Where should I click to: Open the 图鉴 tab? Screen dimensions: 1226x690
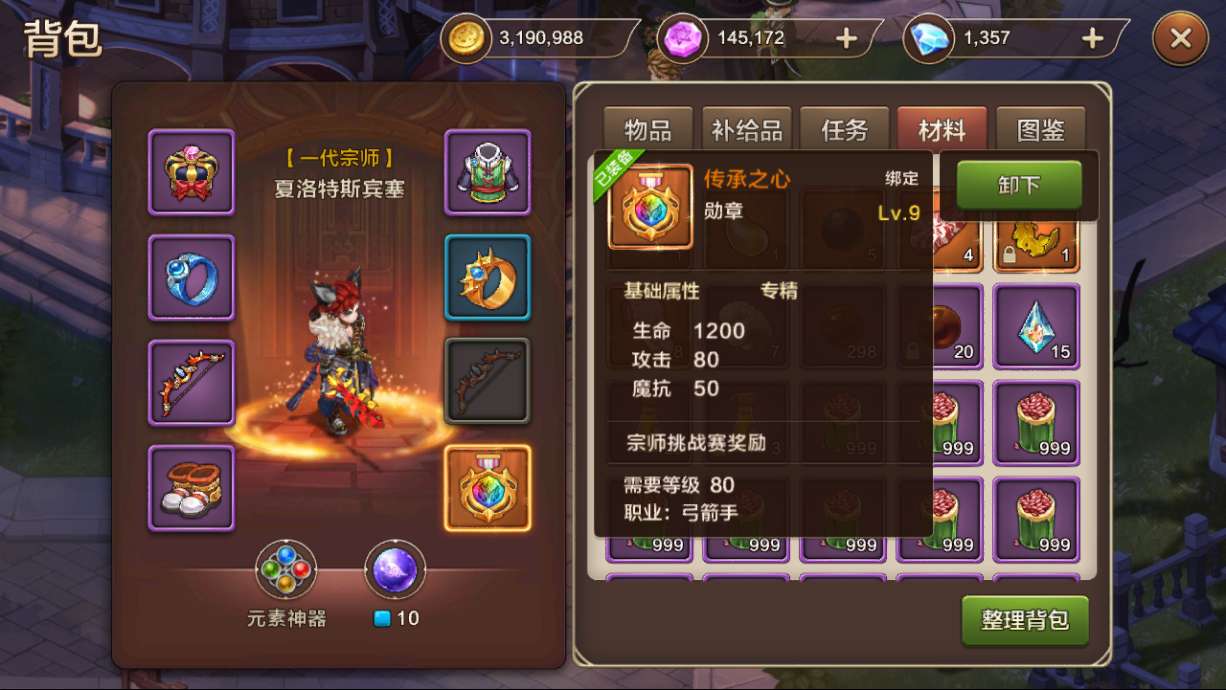1040,130
